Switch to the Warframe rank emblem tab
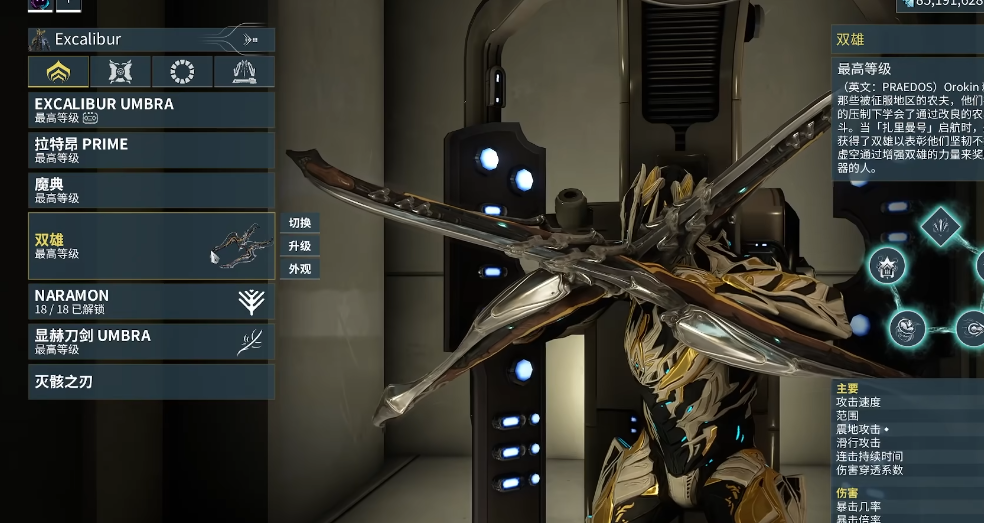 [x=58, y=72]
